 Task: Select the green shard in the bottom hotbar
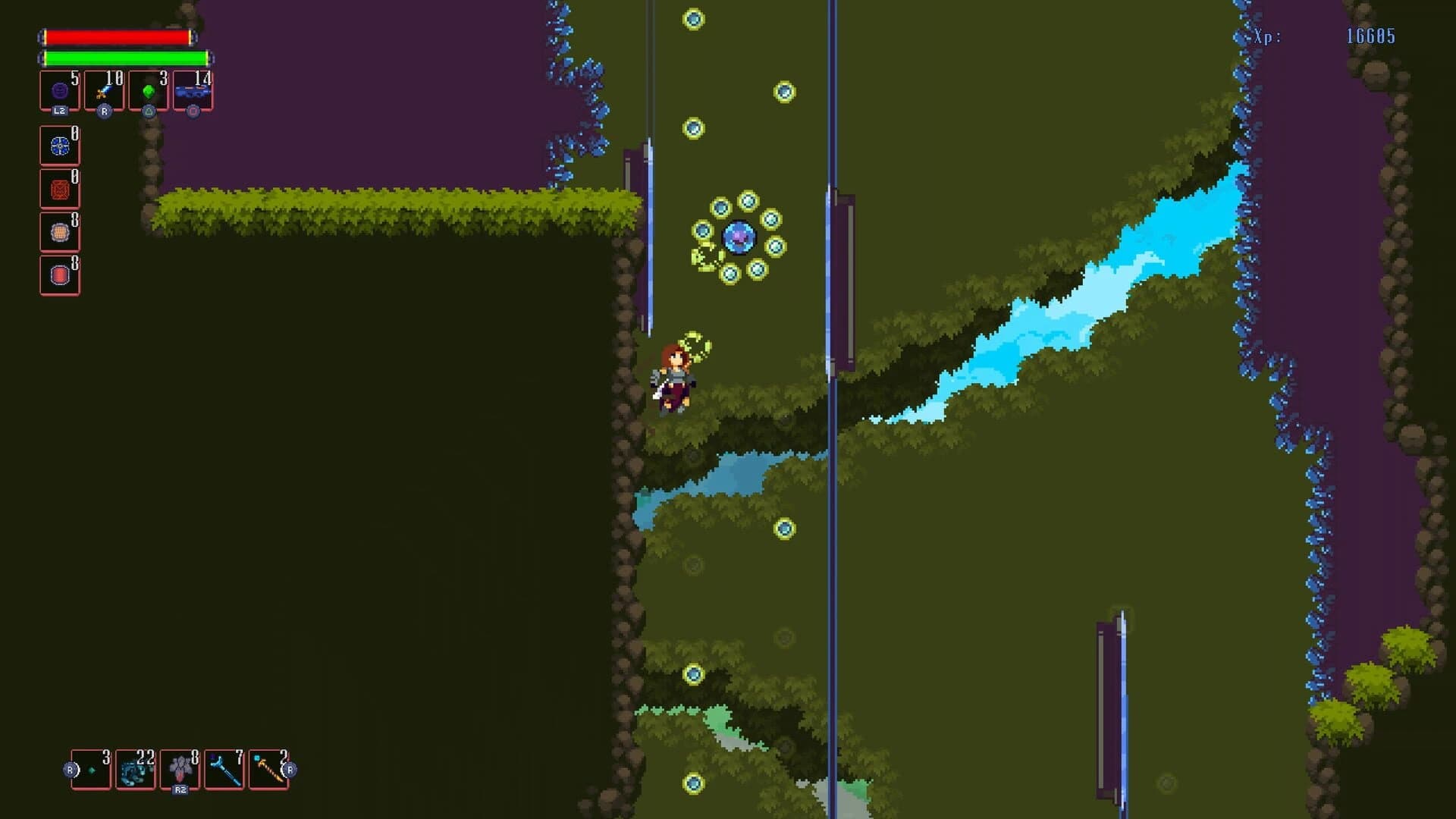(x=91, y=769)
